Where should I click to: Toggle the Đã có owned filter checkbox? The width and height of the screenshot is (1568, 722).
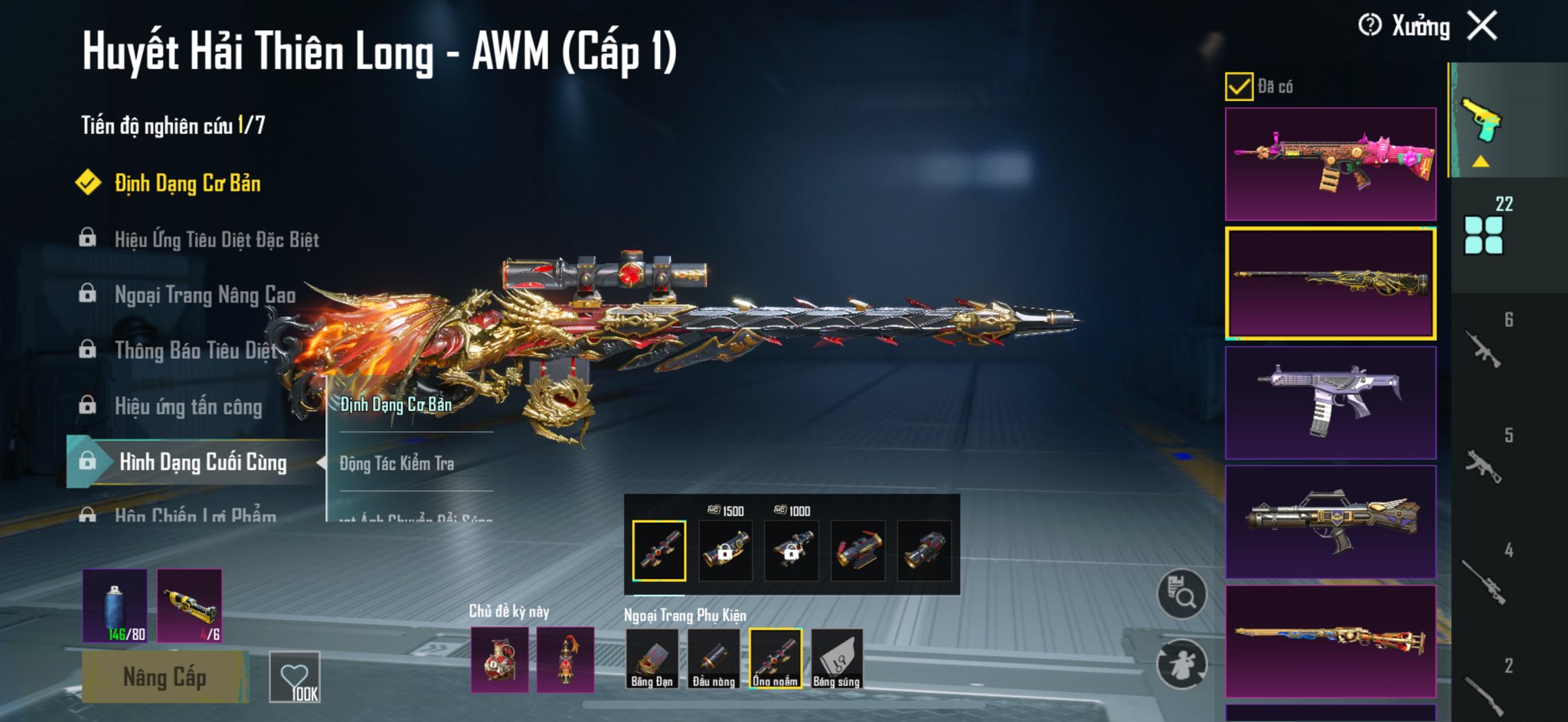pyautogui.click(x=1239, y=87)
